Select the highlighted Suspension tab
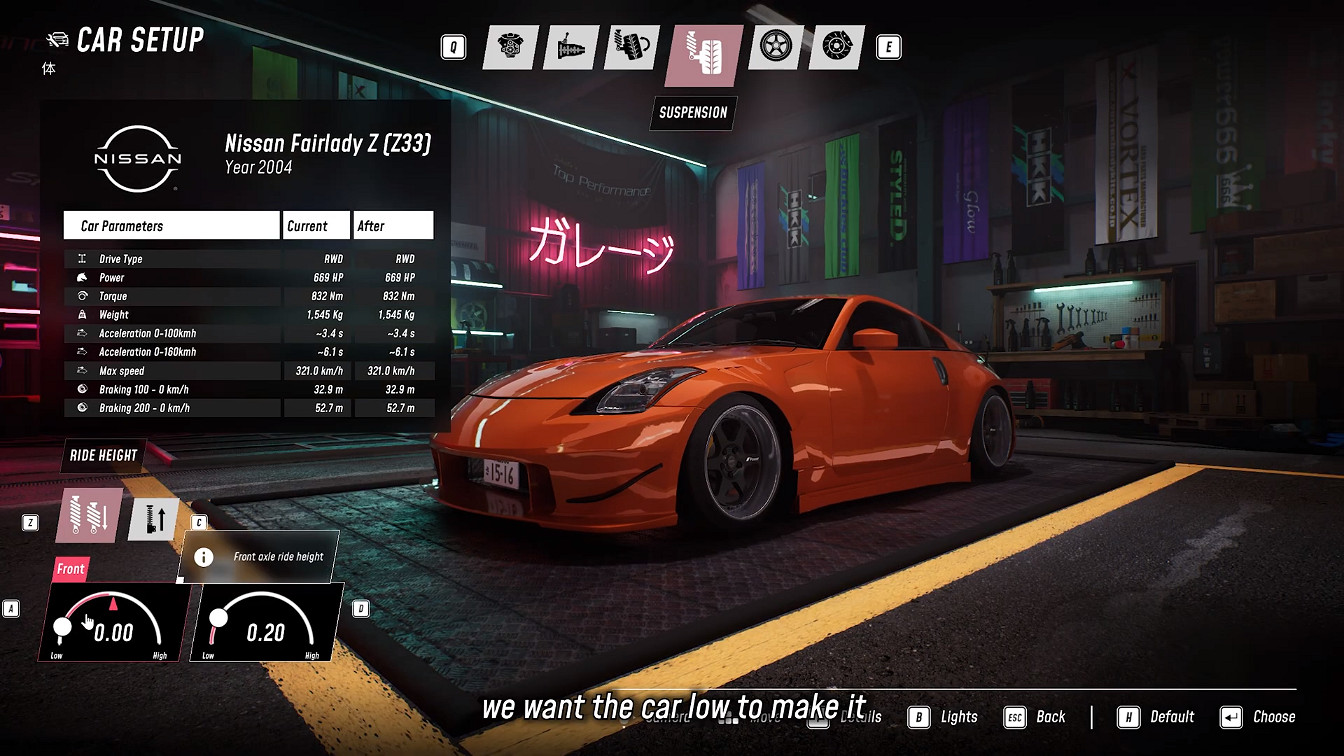The image size is (1344, 756). pos(704,53)
